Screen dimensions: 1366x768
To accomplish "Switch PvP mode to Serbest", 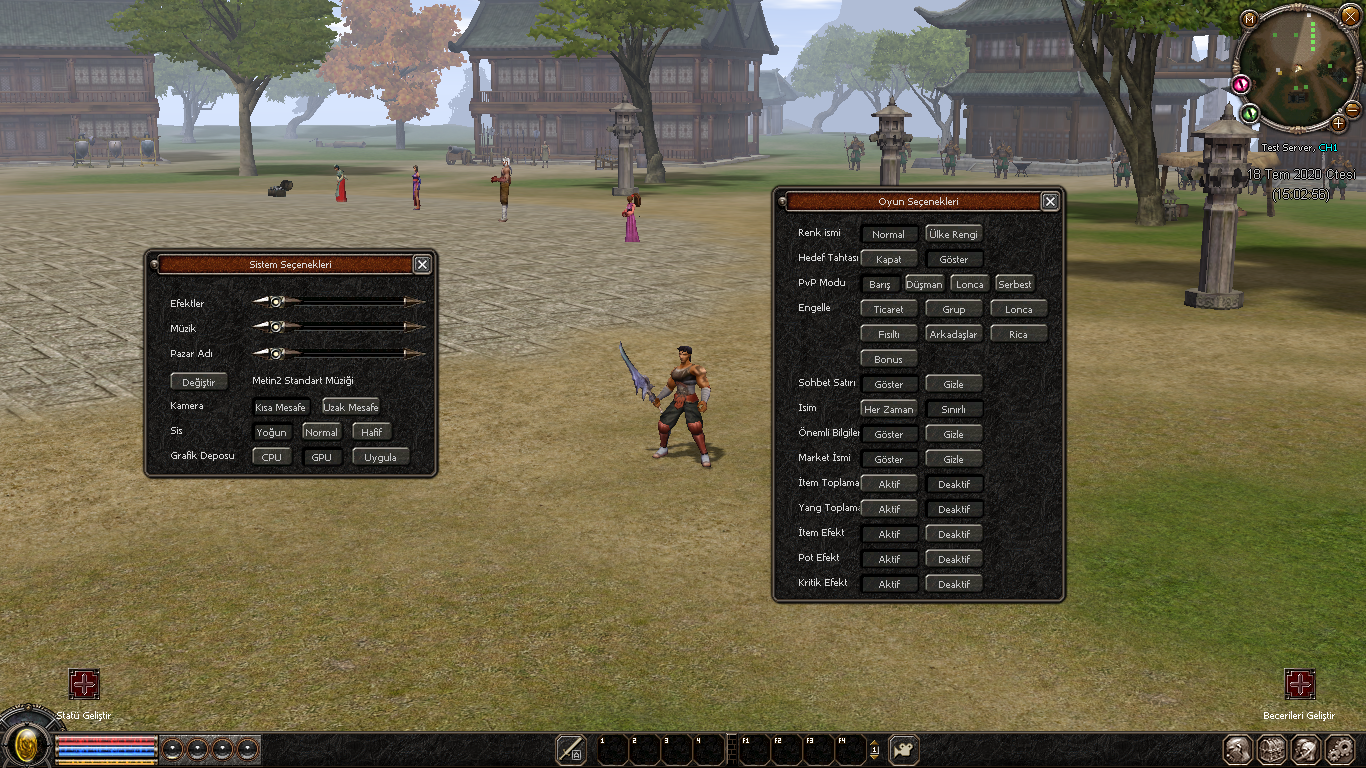I will coord(1014,284).
